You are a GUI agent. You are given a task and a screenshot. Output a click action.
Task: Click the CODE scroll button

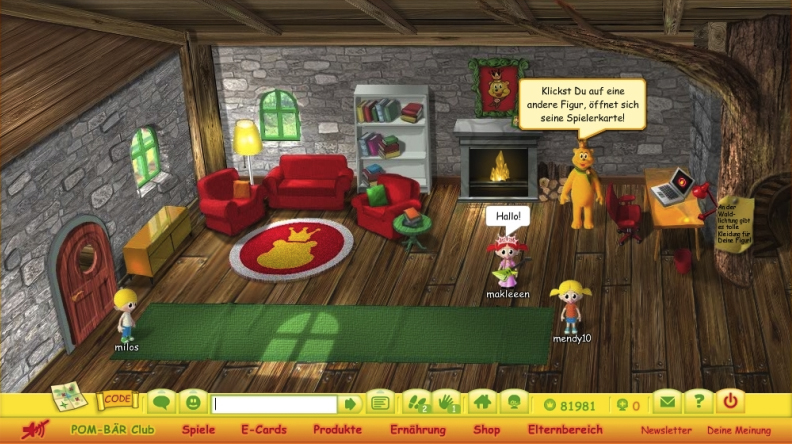tap(116, 401)
